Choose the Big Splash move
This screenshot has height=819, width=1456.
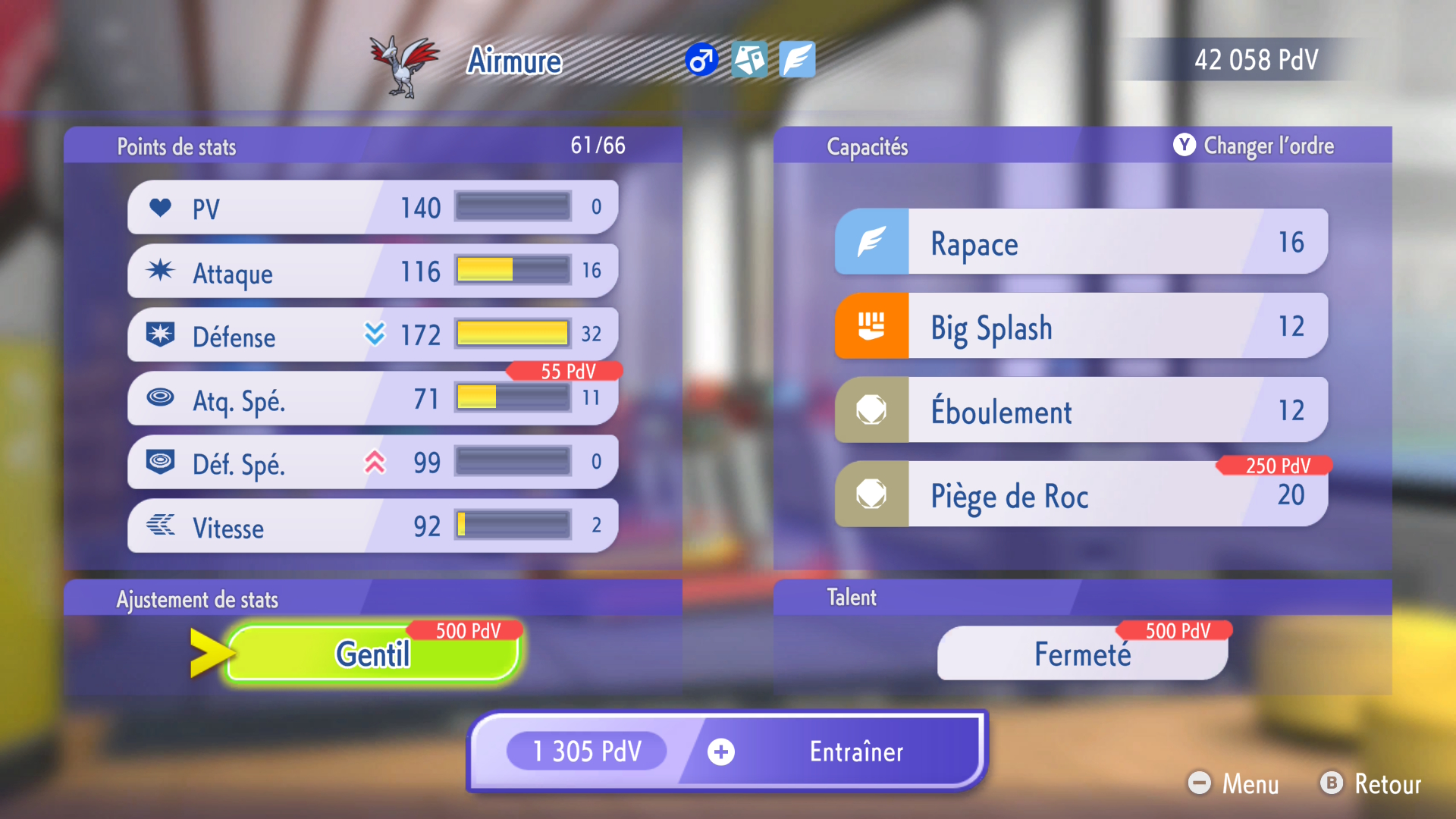(x=1081, y=326)
